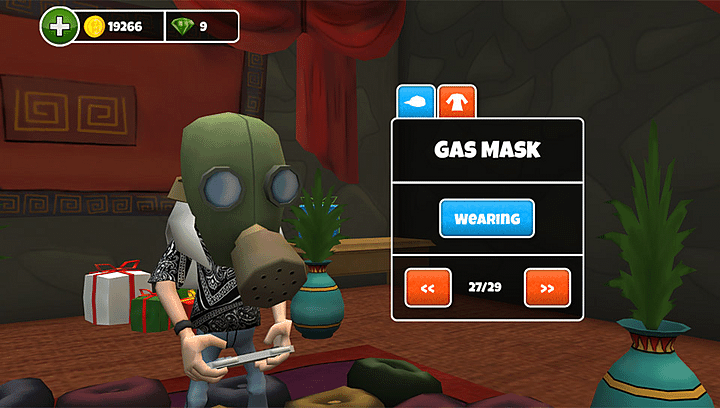Go to the previous item with left arrows
The image size is (720, 408).
pyautogui.click(x=428, y=288)
